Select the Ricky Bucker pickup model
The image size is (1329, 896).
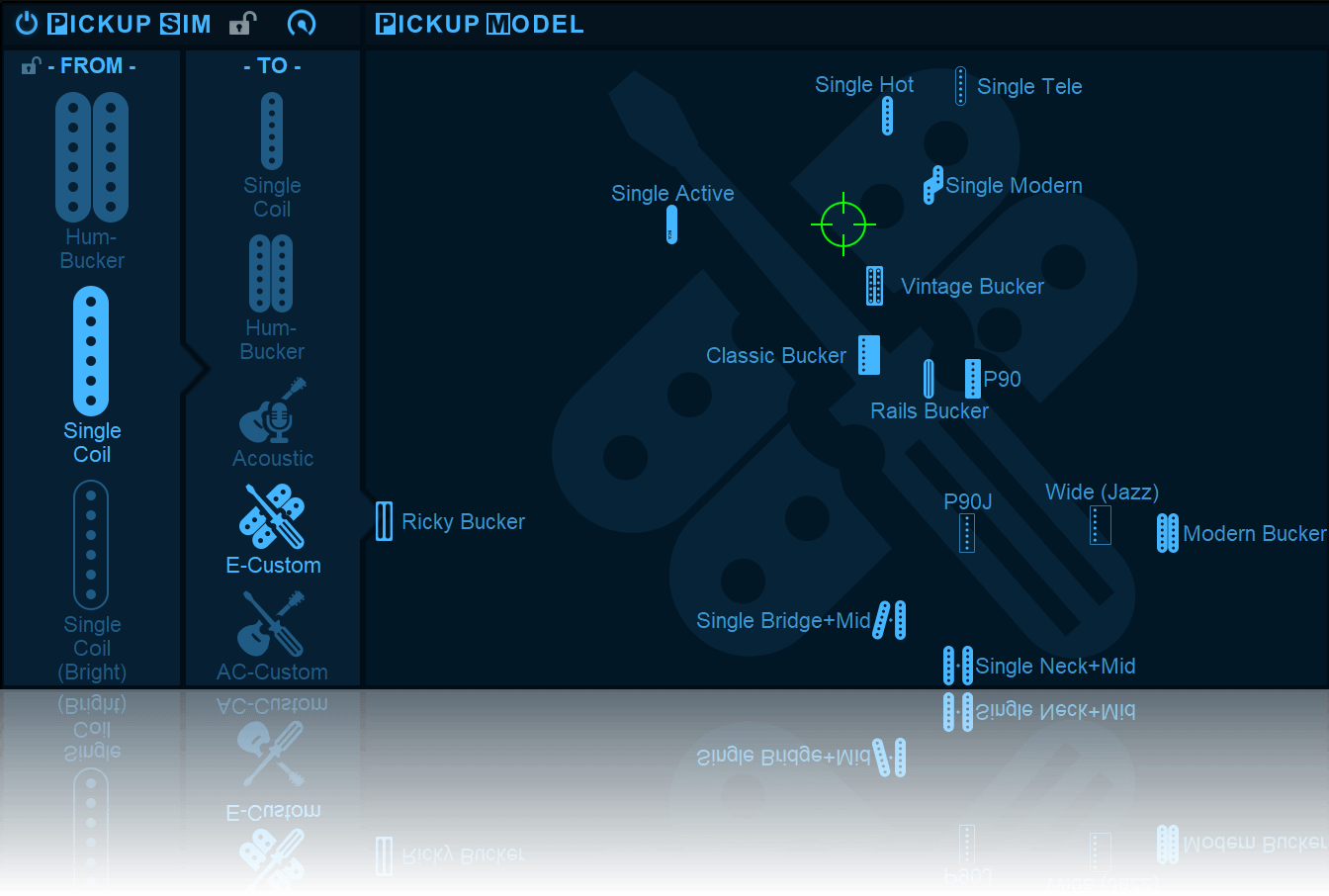[x=384, y=521]
